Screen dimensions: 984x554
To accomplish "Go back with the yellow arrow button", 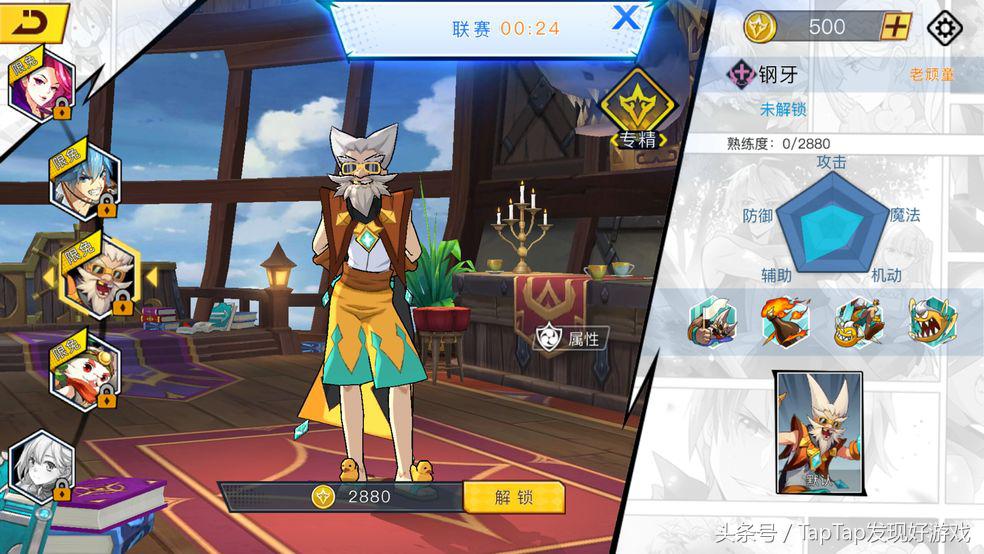I will pos(33,22).
